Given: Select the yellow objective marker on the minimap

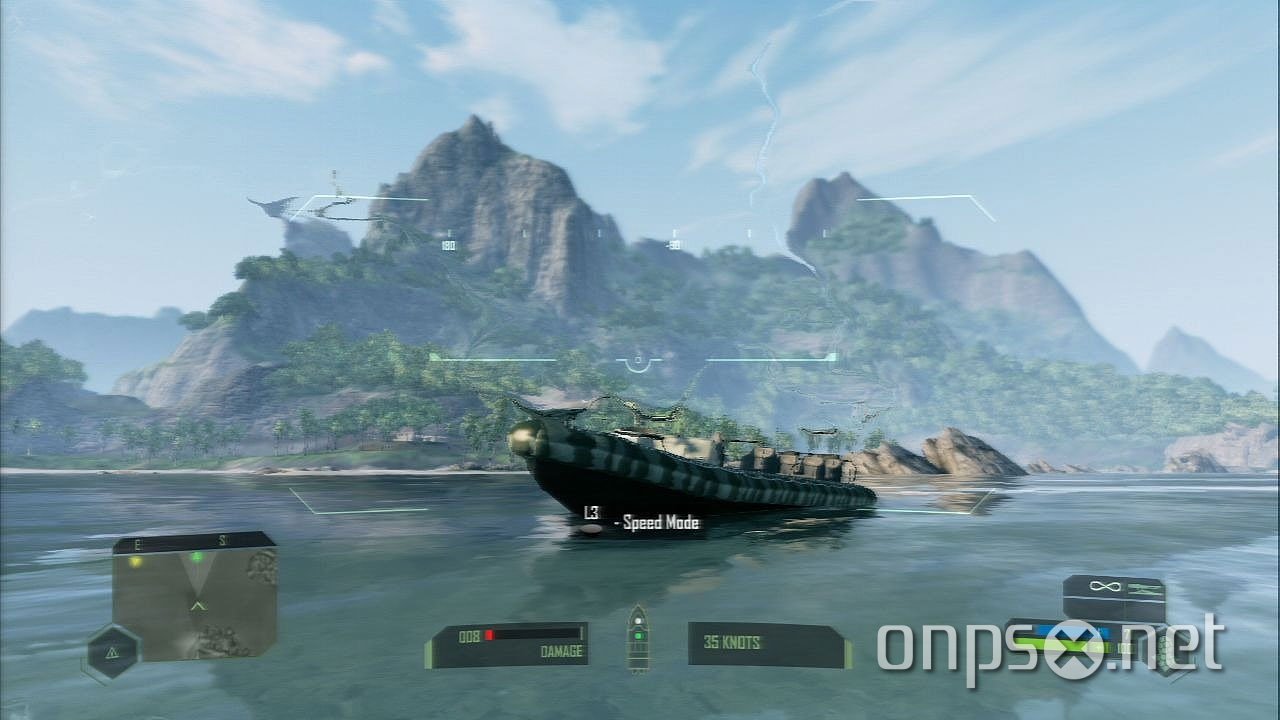Looking at the screenshot, I should click(136, 562).
